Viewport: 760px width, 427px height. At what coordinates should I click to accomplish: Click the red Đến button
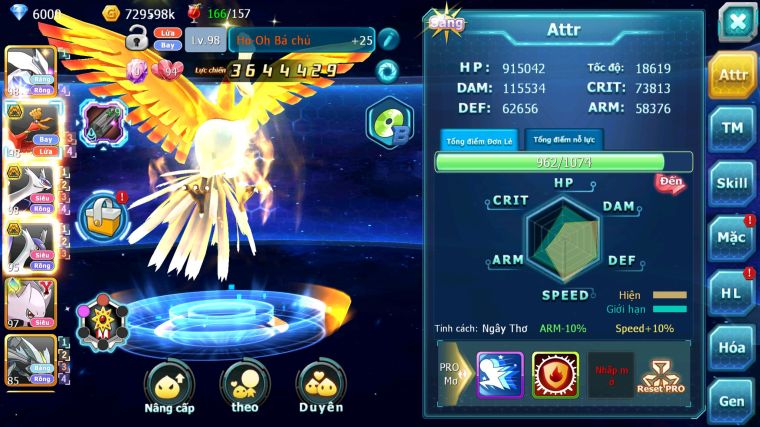(669, 182)
